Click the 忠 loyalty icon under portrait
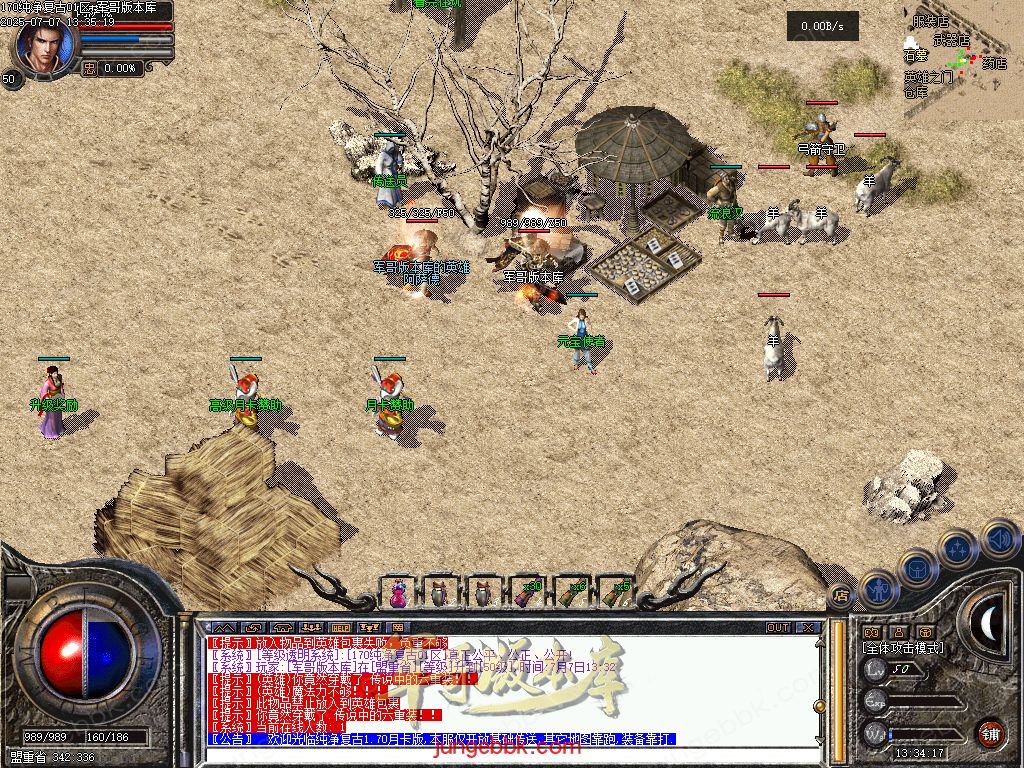Screen dimensions: 1024x768 89,68
